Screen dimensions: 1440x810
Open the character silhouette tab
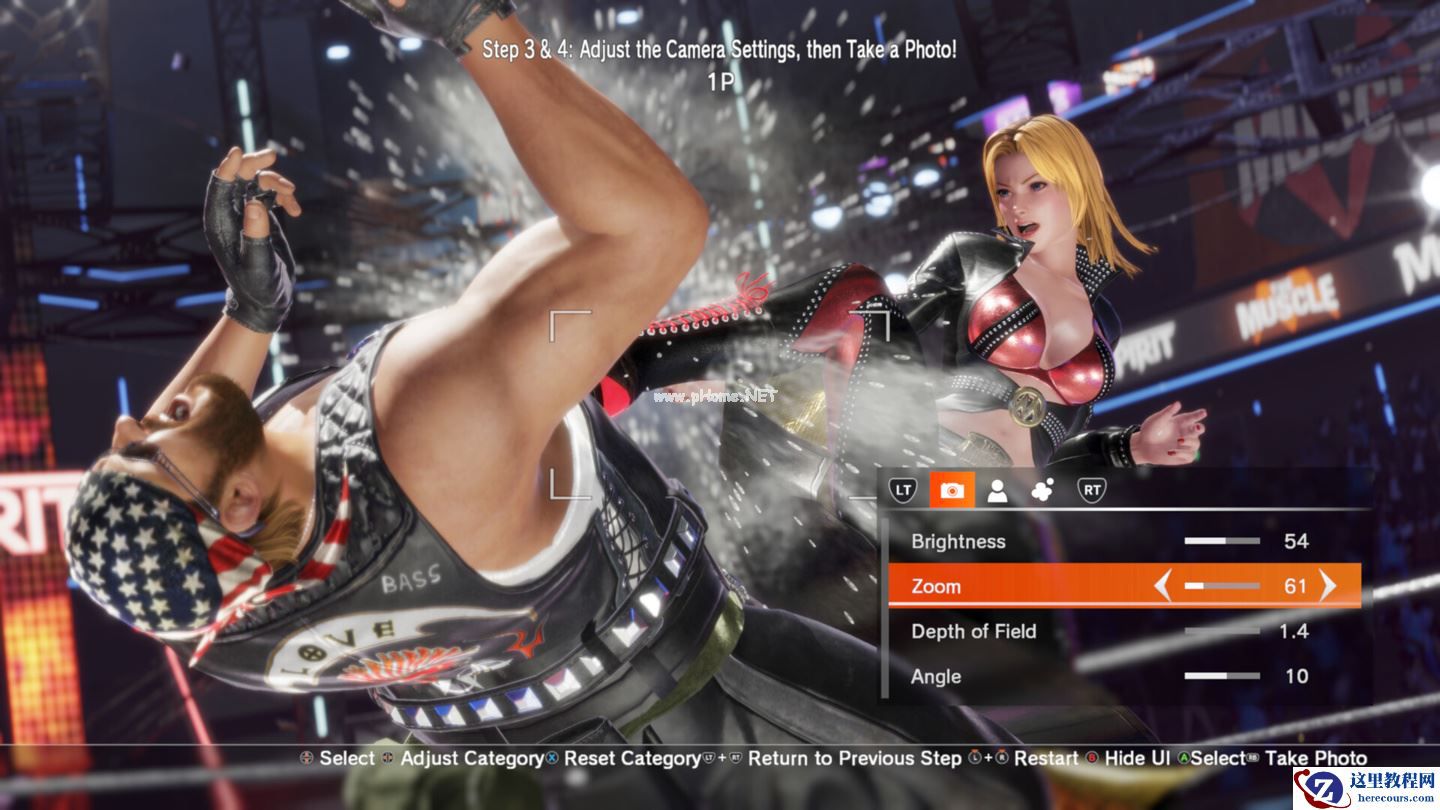point(997,490)
